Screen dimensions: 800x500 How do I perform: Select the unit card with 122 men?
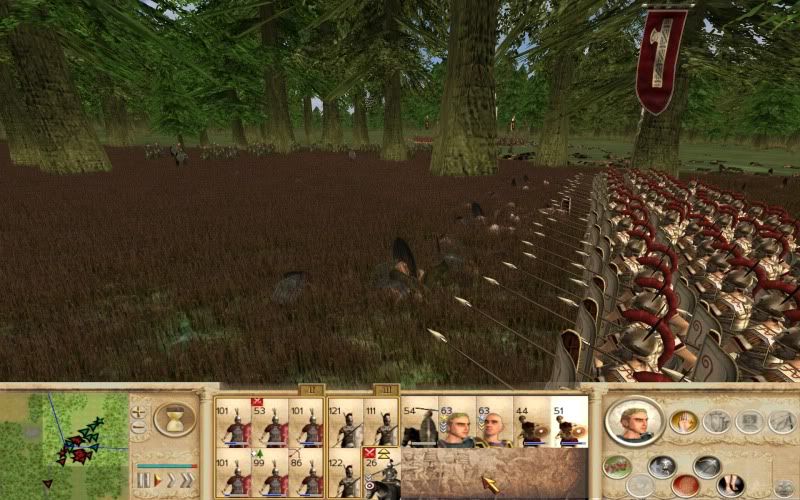click(x=346, y=472)
